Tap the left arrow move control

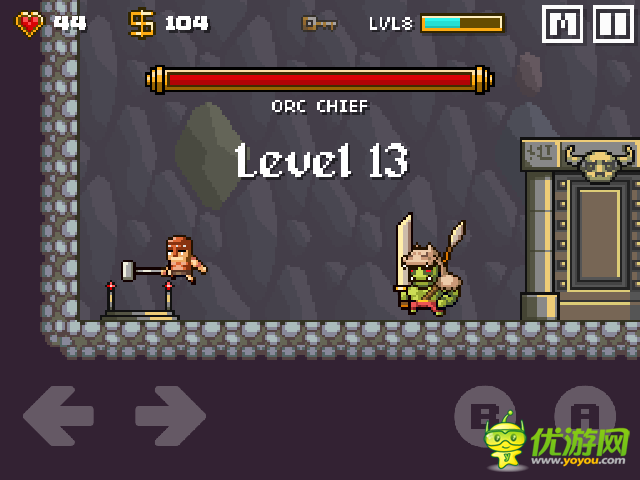click(58, 416)
